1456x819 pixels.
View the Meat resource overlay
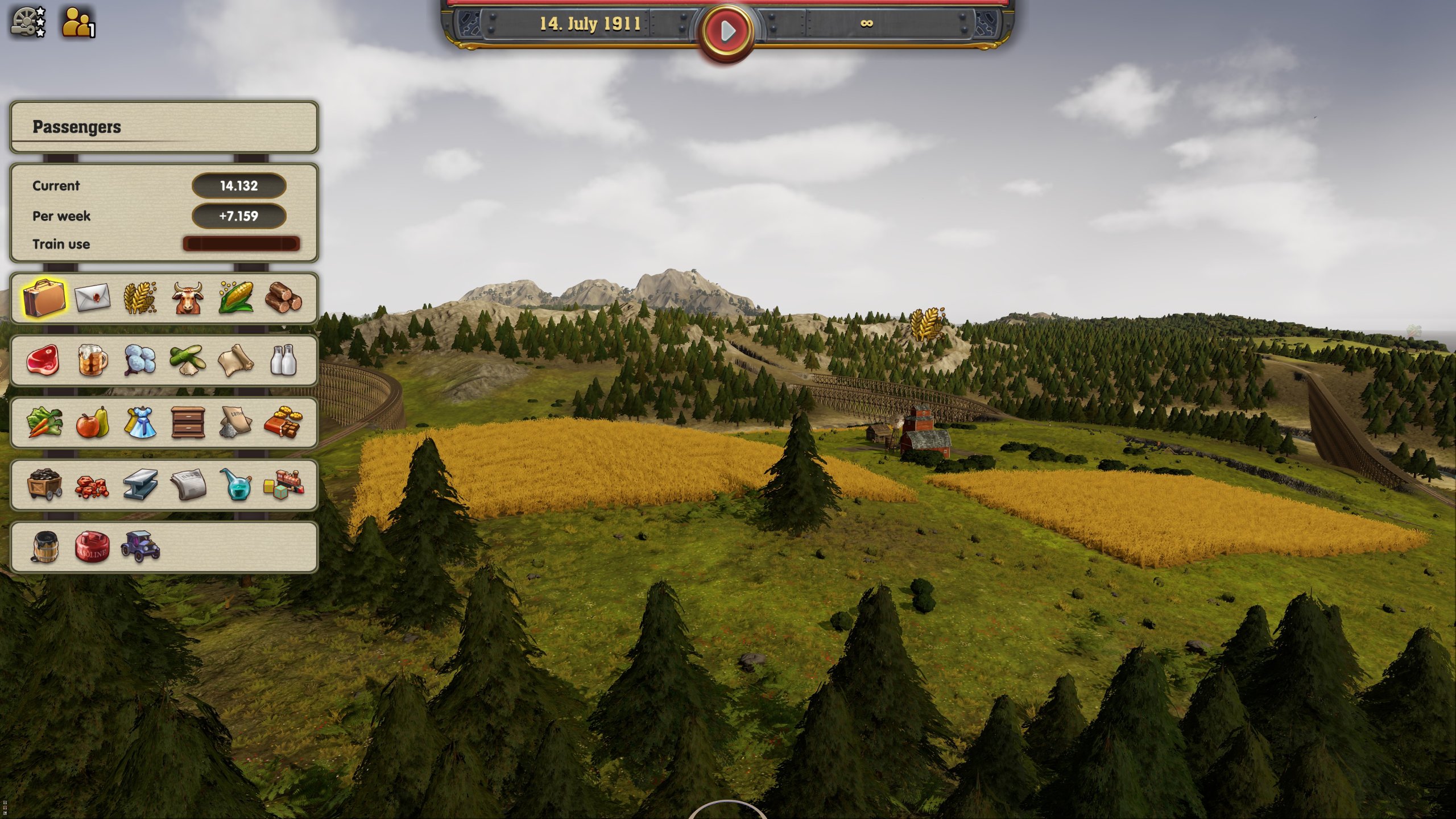pos(44,361)
